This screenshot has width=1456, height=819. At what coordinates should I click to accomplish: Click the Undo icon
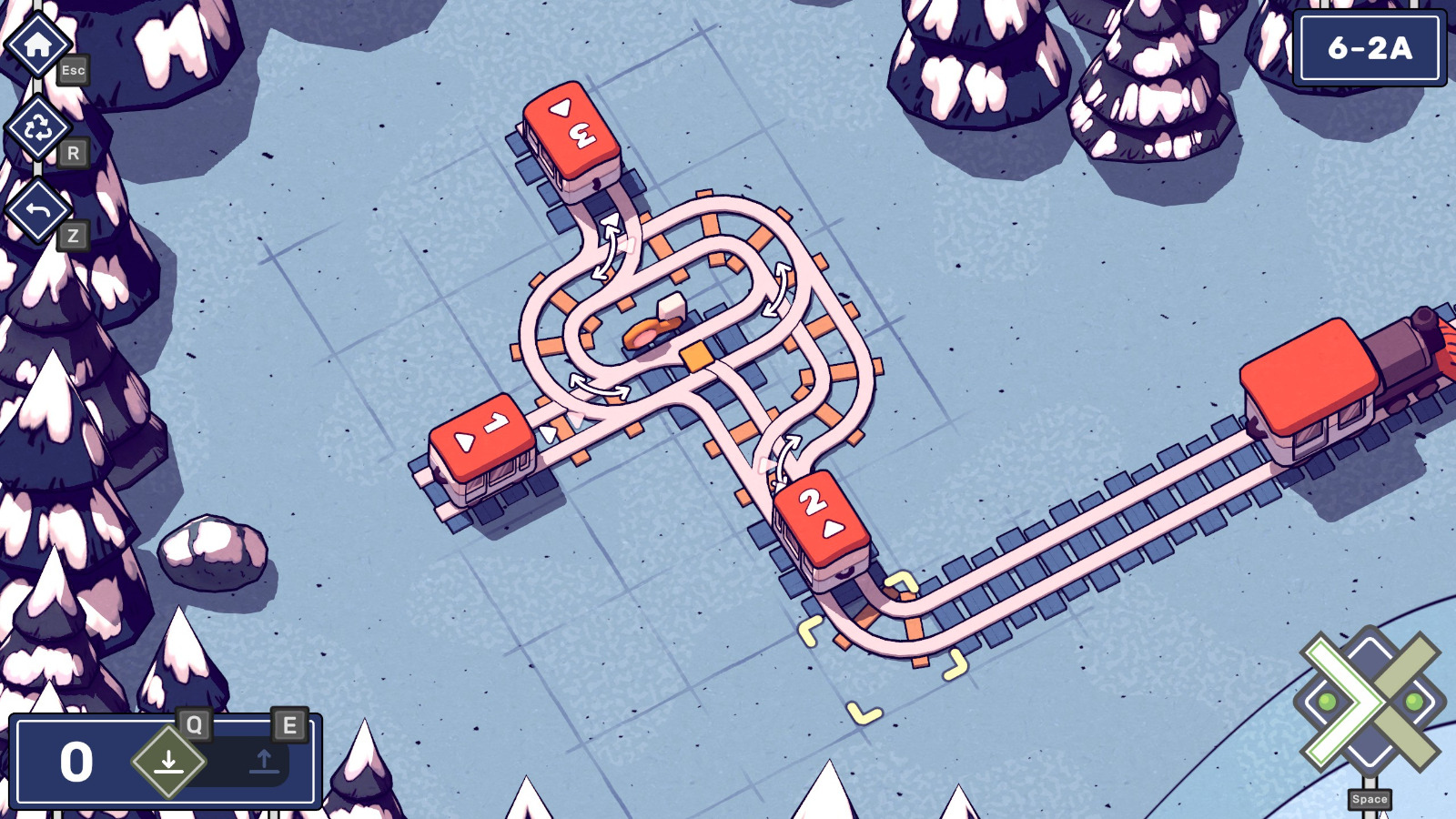35,211
